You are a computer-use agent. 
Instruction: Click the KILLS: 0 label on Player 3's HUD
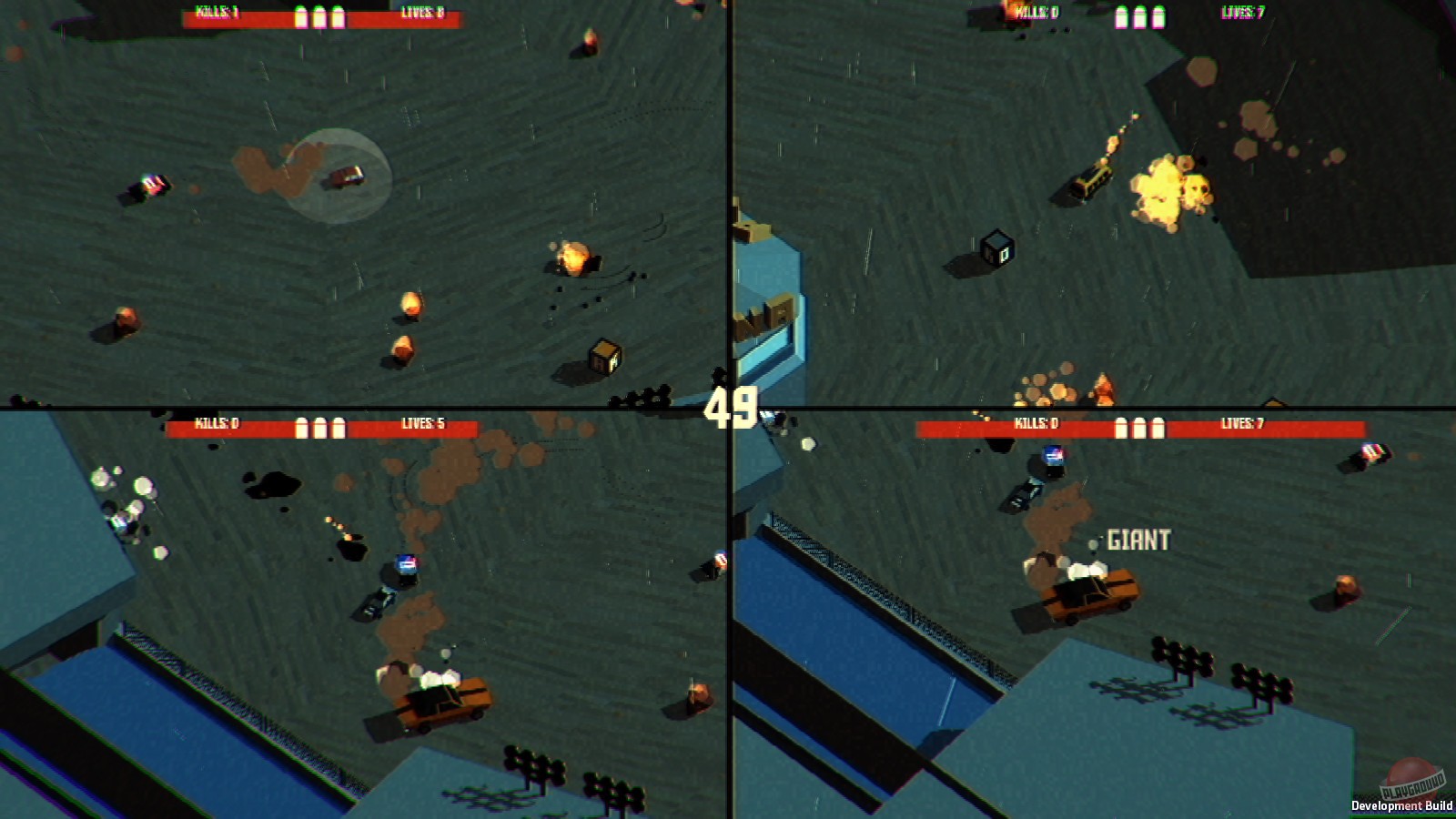click(x=218, y=424)
